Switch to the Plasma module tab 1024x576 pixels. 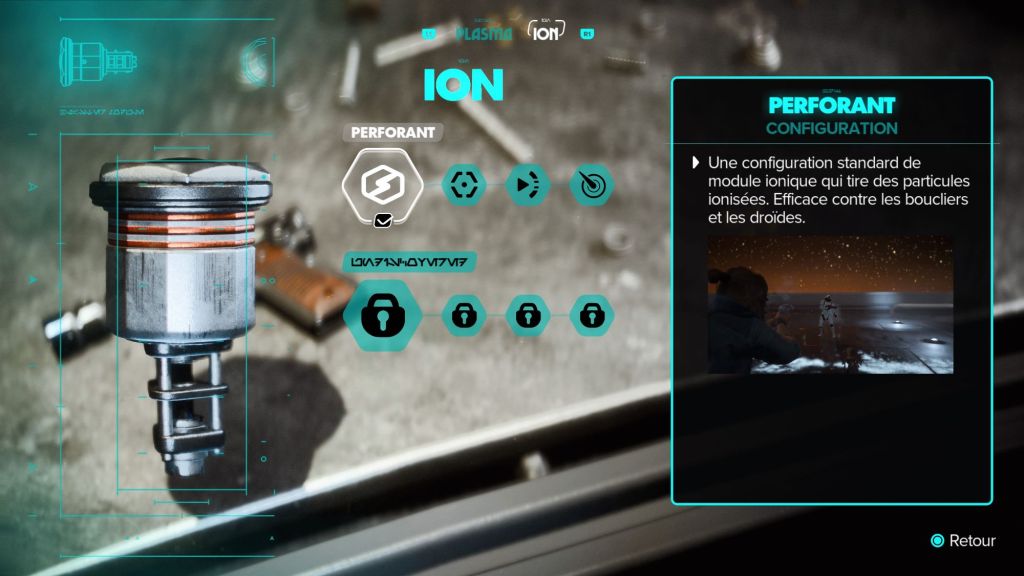[x=482, y=33]
